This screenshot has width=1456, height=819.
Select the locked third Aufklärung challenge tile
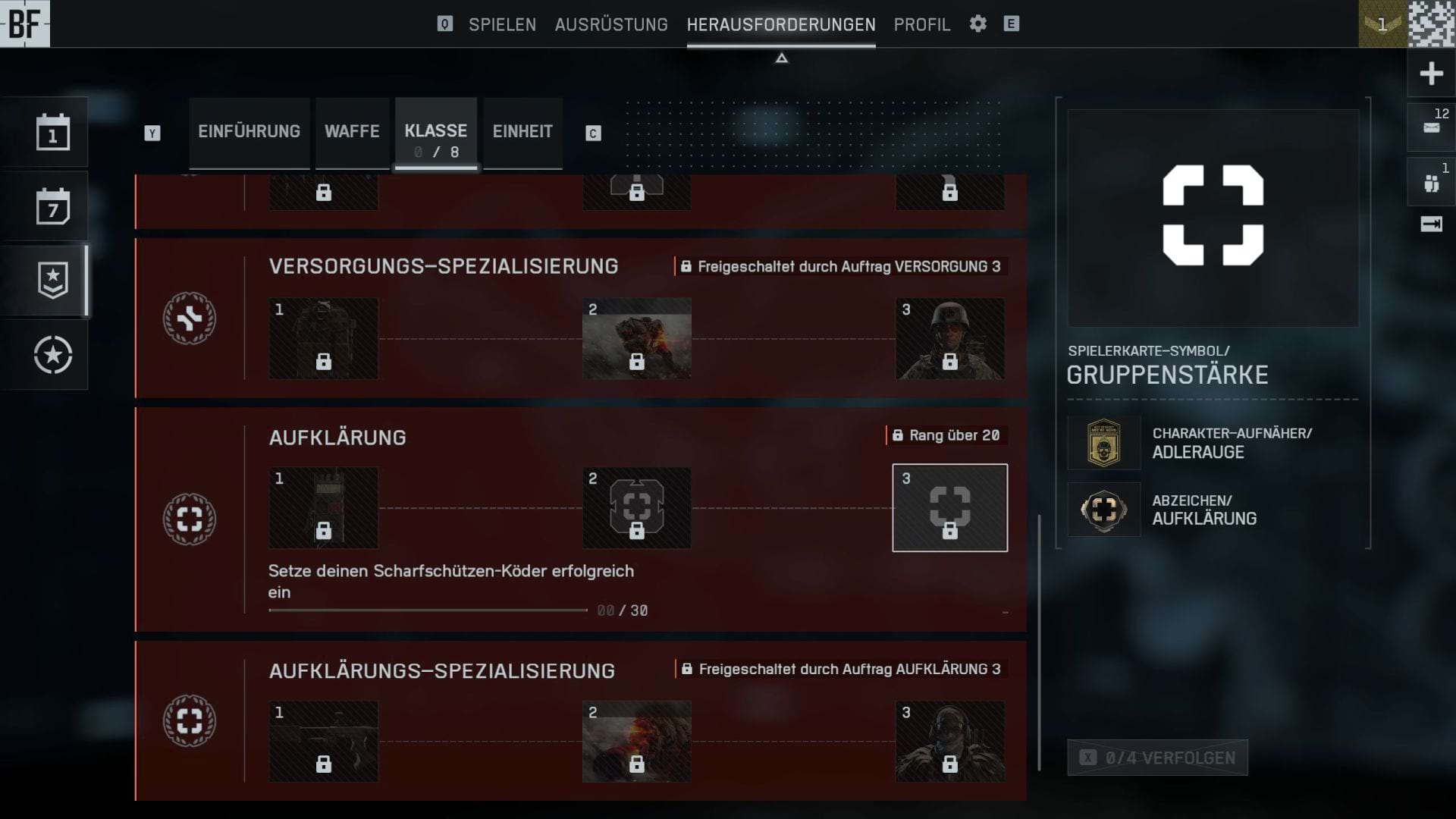tap(949, 507)
